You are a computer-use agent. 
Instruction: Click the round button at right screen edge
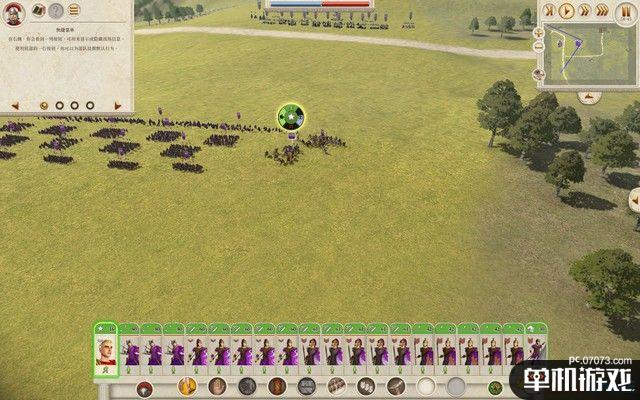634,200
